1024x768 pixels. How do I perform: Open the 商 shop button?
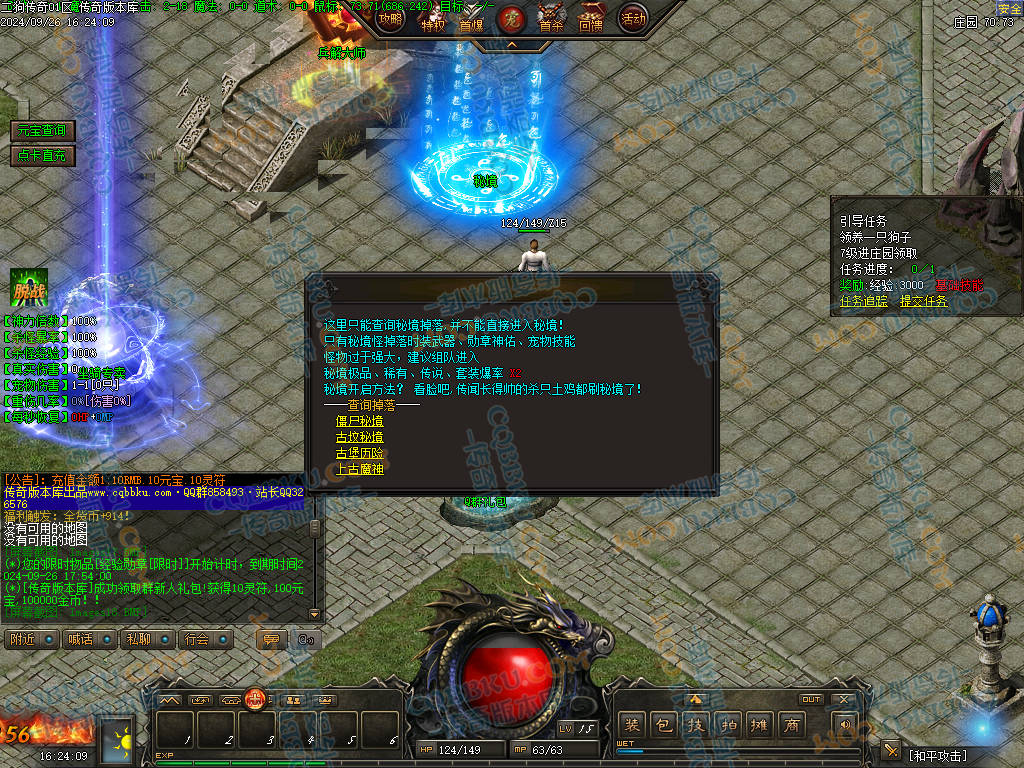point(791,725)
